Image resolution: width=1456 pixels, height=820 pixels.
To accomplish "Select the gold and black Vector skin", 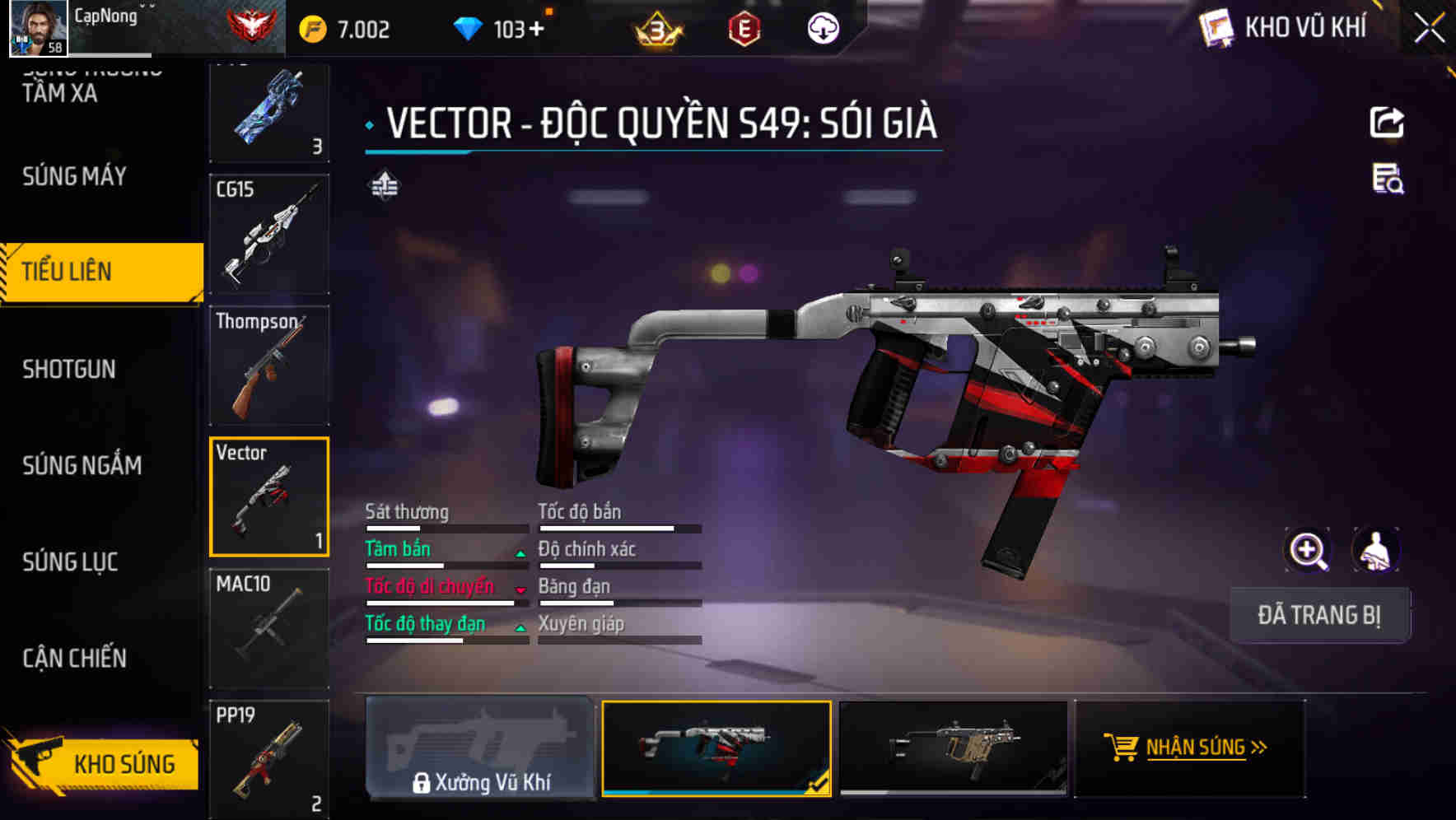I will (953, 748).
